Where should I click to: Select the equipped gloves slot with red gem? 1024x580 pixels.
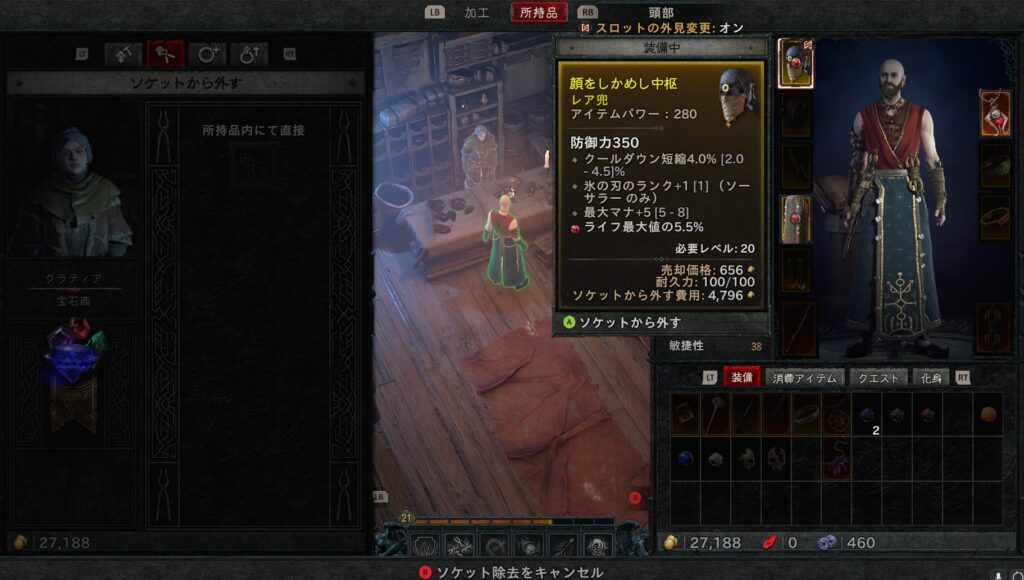[x=796, y=218]
